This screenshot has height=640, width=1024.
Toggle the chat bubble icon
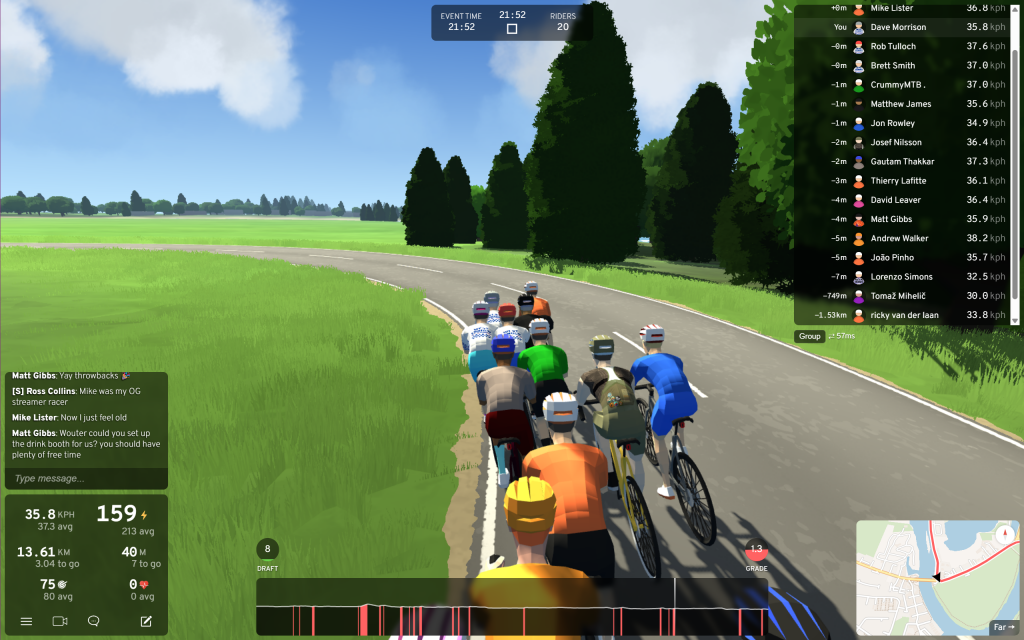(94, 621)
